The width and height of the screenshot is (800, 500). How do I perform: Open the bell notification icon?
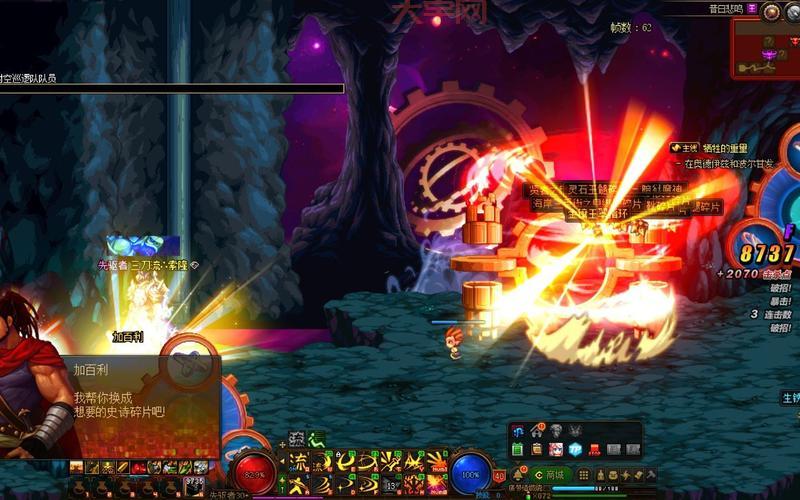519,474
